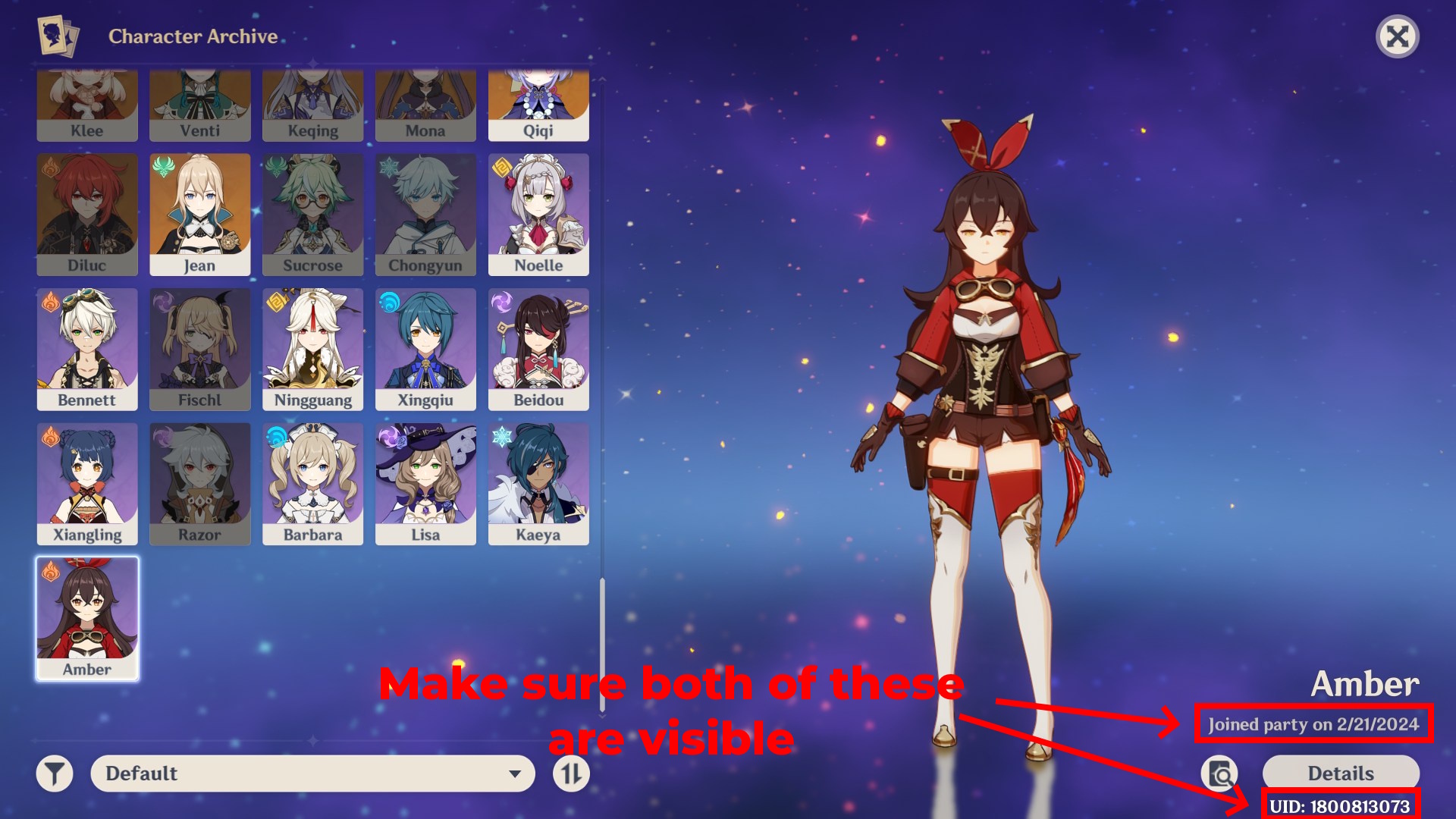Select Lisa's character portrait
The image size is (1456, 819).
(425, 483)
